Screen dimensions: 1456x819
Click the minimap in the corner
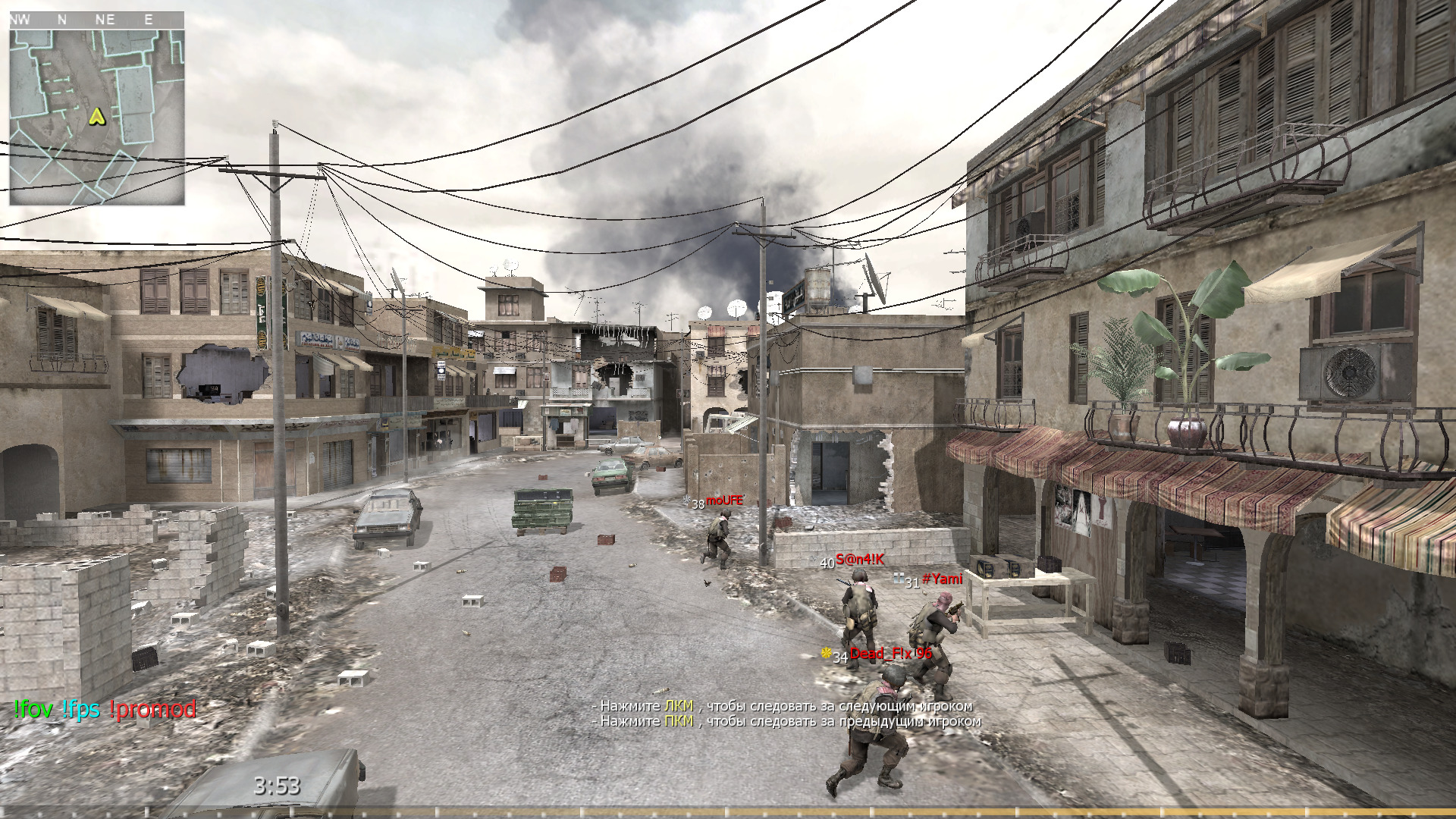[96, 114]
